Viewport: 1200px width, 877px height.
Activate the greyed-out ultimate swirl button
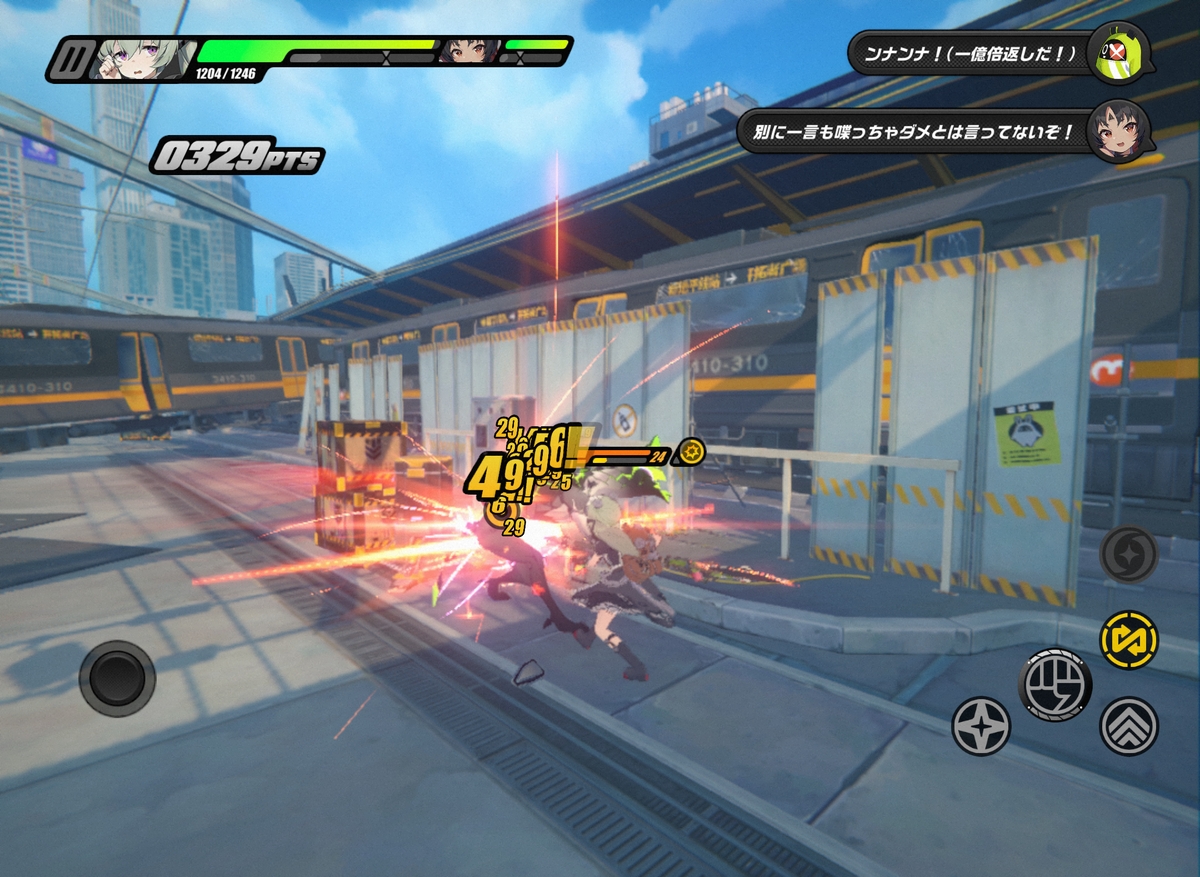click(x=1129, y=554)
